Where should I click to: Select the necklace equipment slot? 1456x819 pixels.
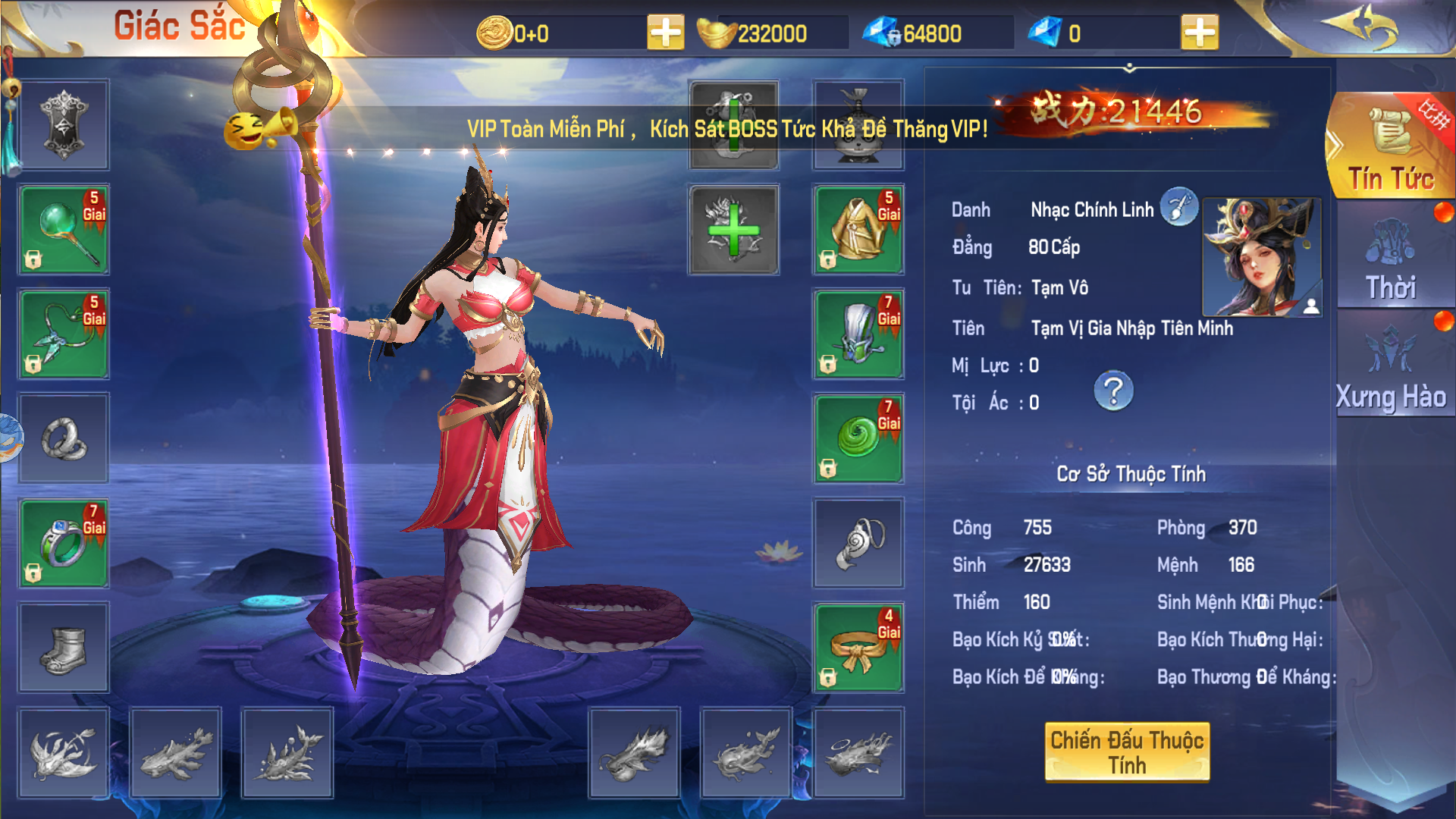coord(64,334)
